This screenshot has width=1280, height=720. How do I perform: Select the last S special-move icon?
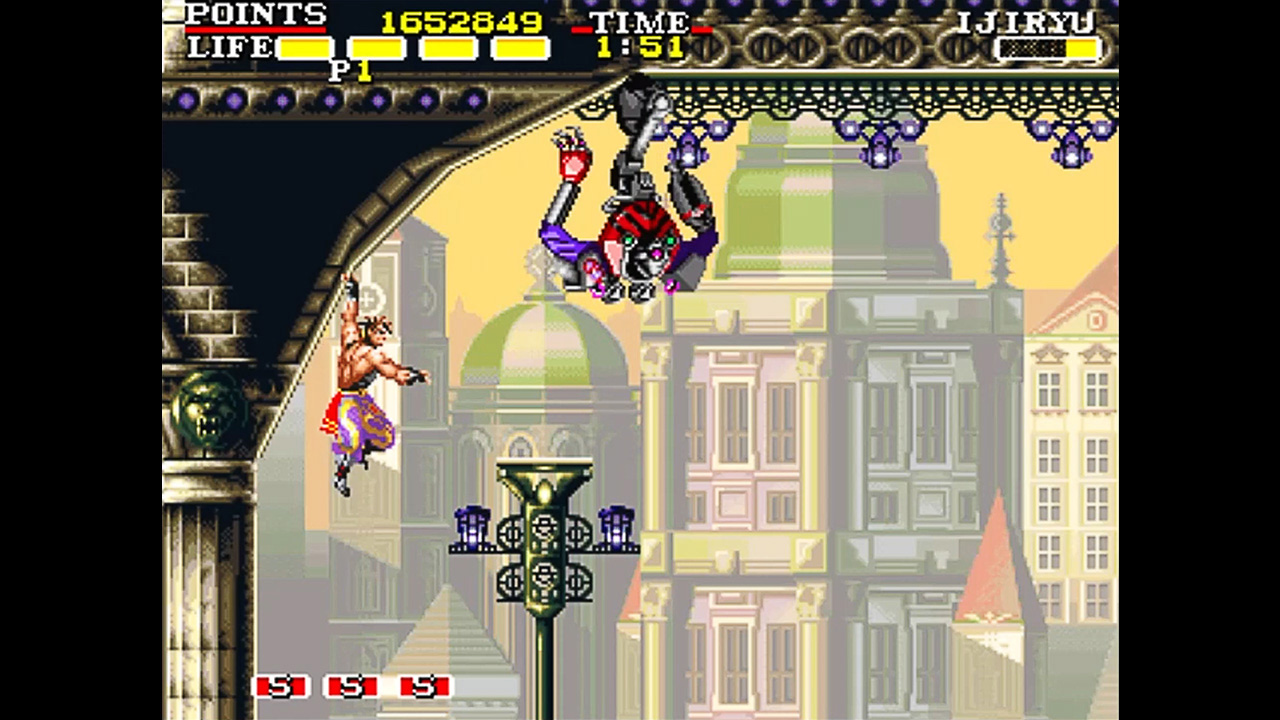[x=426, y=688]
